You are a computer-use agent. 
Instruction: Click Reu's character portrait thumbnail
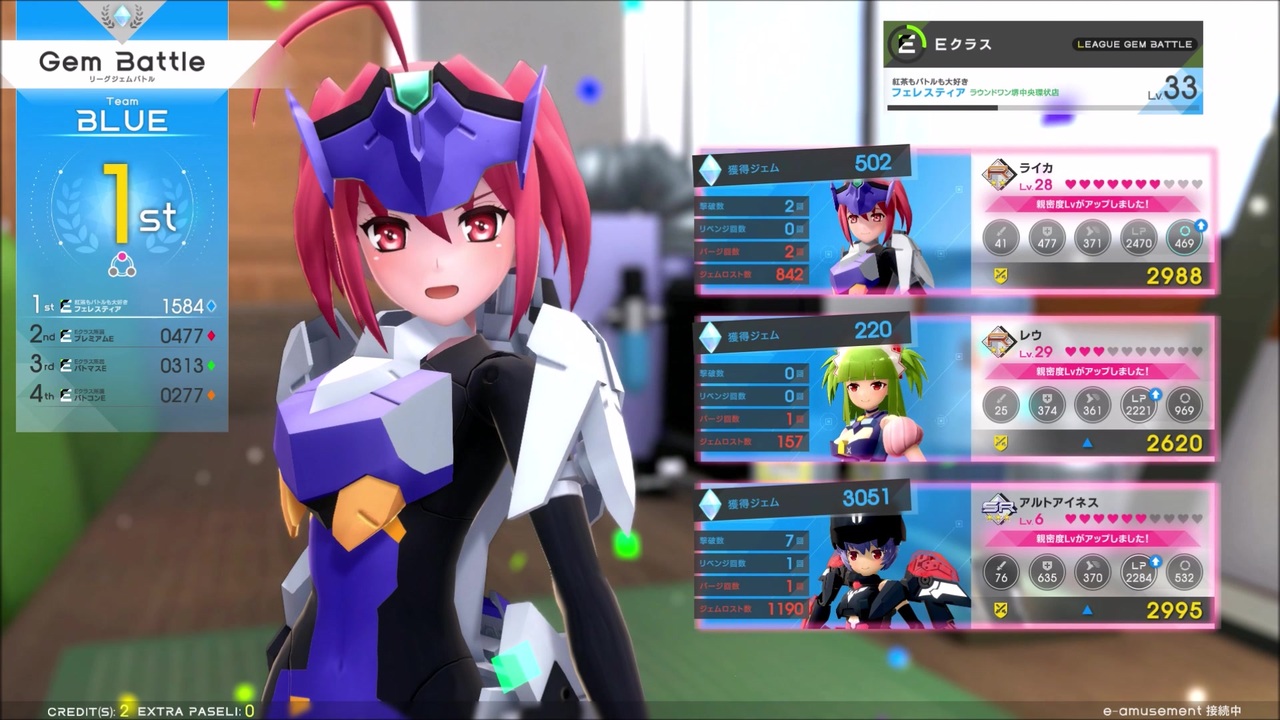pyautogui.click(x=868, y=390)
